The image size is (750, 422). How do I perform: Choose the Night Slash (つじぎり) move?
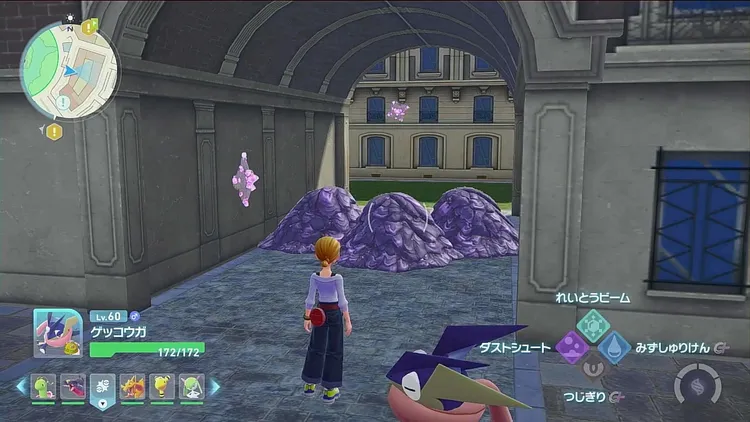[593, 370]
